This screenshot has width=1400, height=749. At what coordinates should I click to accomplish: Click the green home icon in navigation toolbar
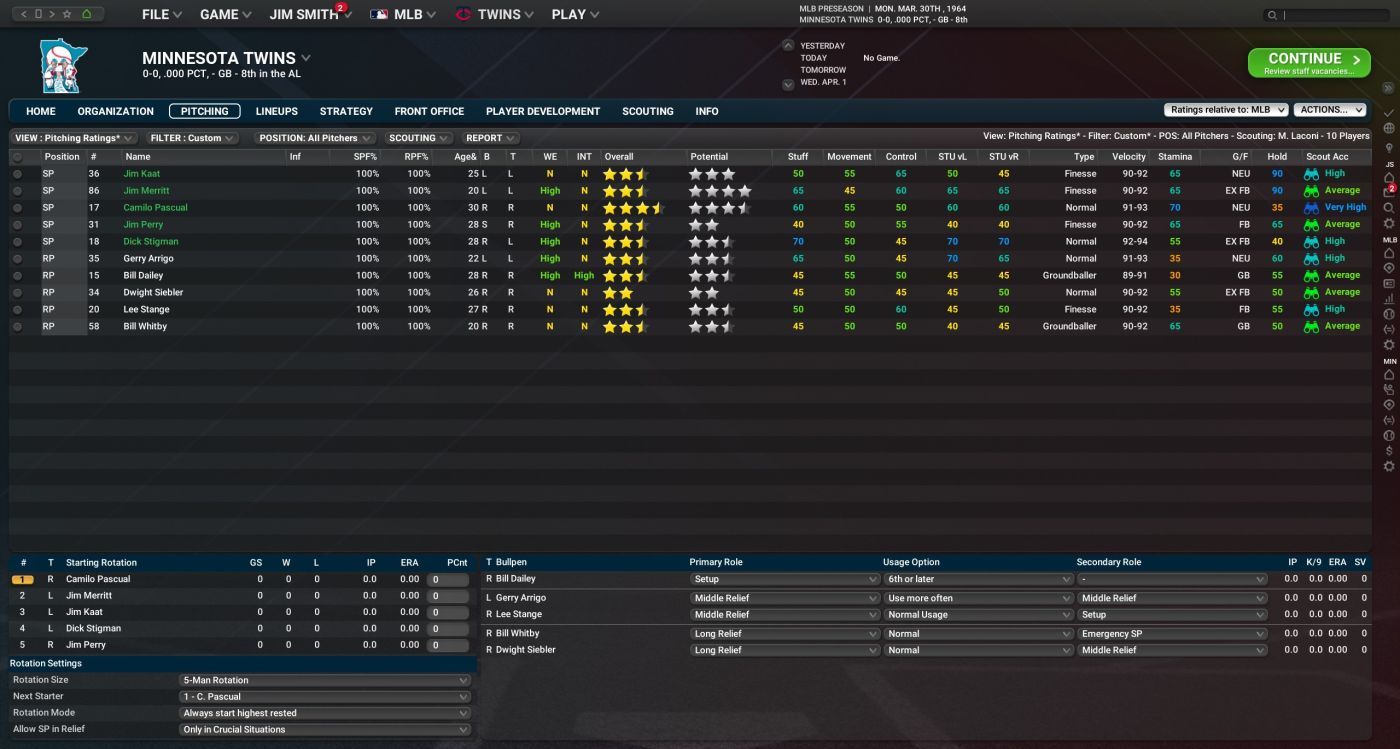pyautogui.click(x=87, y=14)
